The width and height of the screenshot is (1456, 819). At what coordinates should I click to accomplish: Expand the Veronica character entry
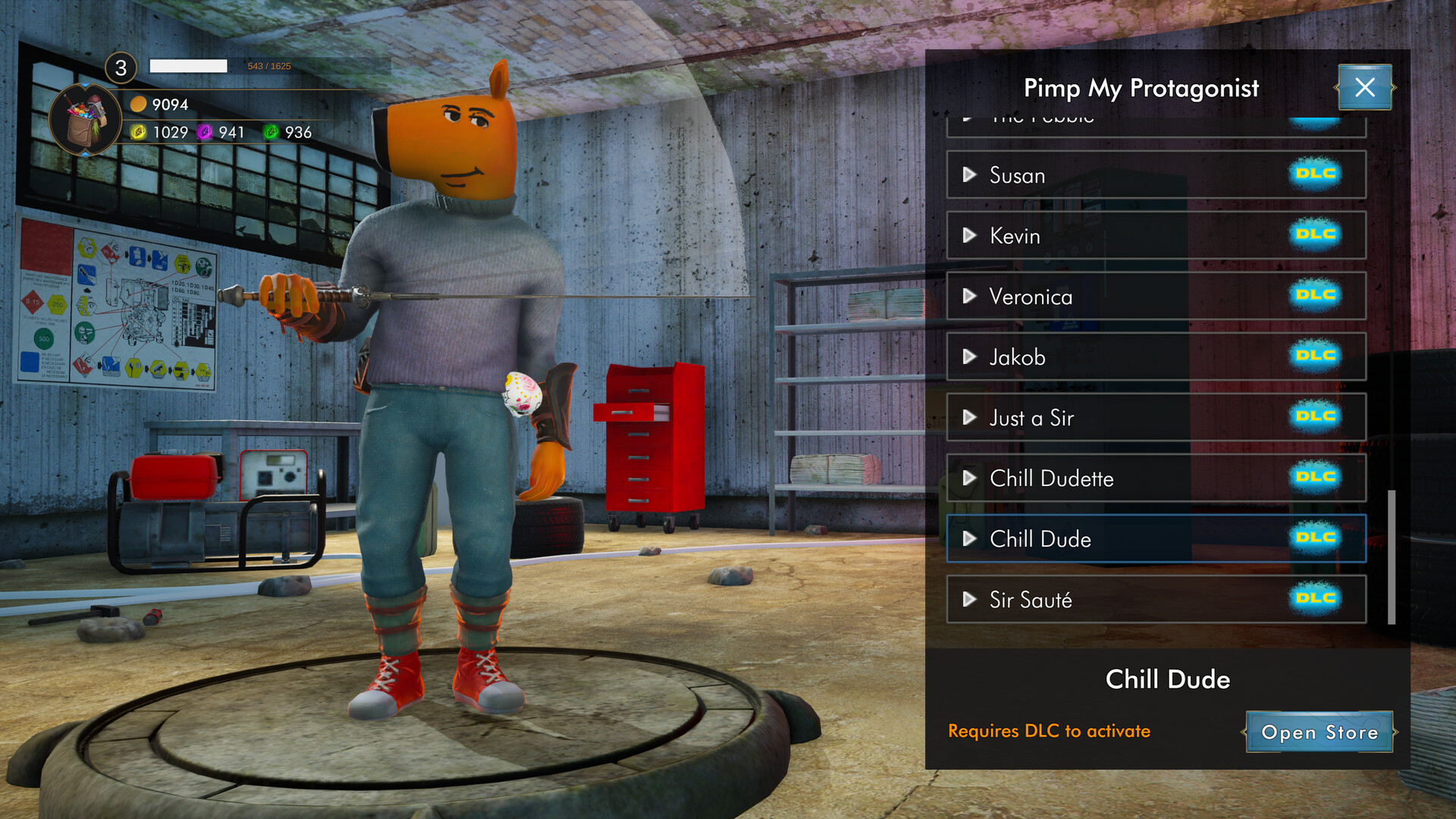969,296
